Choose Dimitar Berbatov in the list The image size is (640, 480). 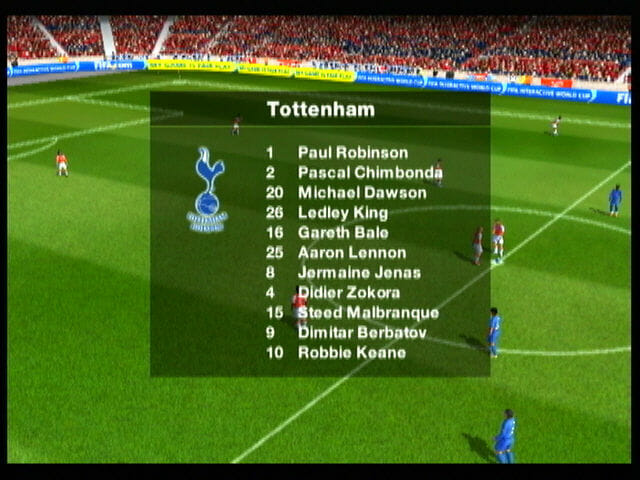pos(362,333)
